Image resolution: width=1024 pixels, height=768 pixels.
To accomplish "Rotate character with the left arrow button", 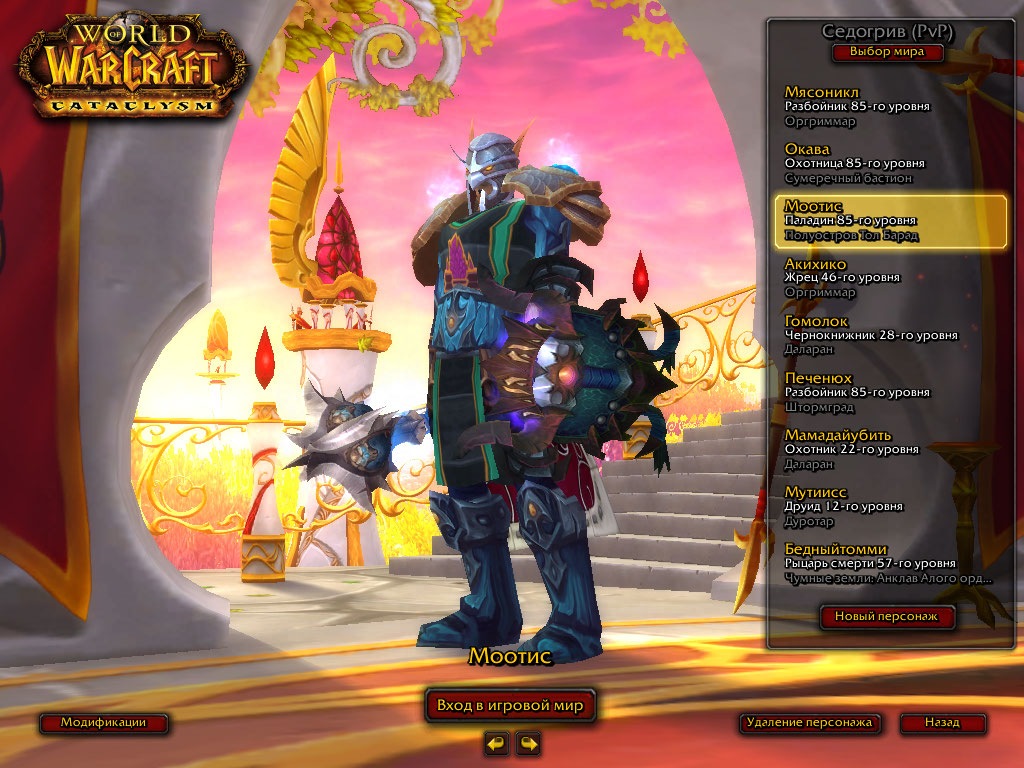I will (496, 743).
